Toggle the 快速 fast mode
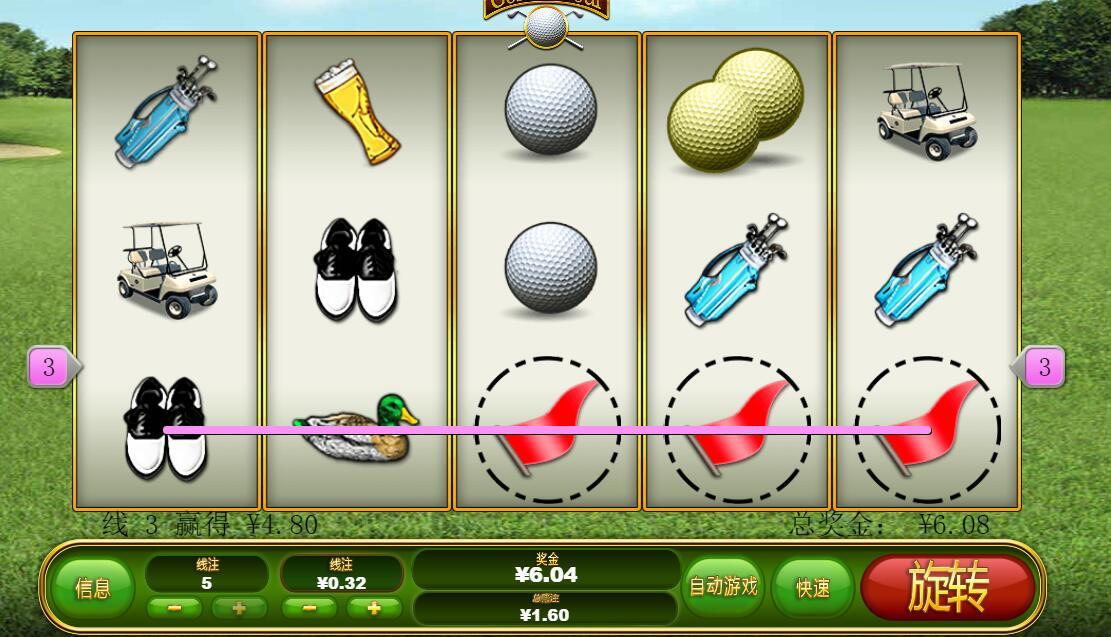1111x637 pixels. [812, 588]
